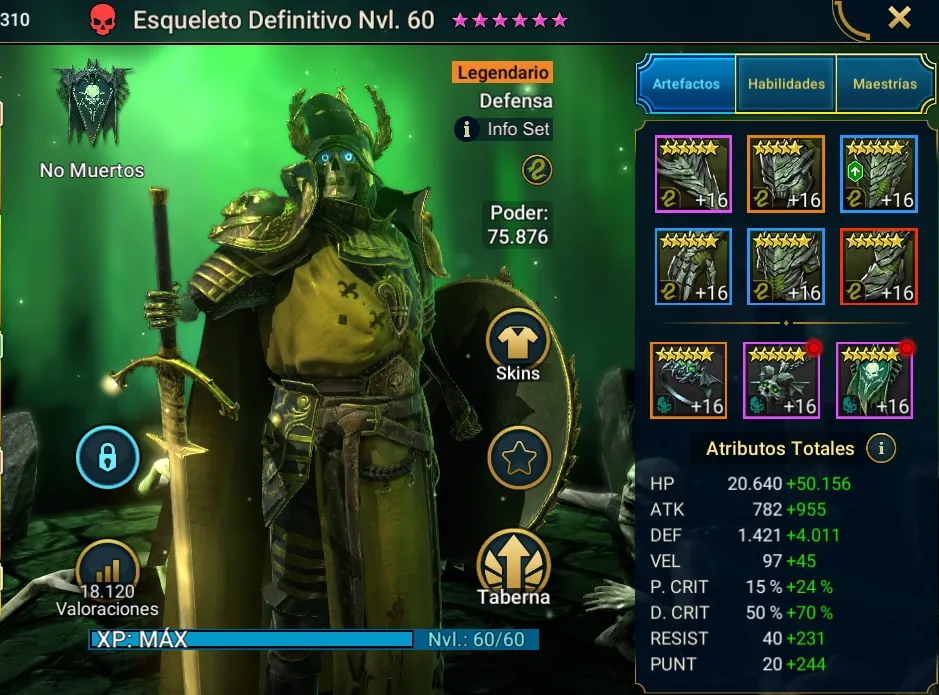
Task: Click the star button below Skins
Action: (x=518, y=458)
